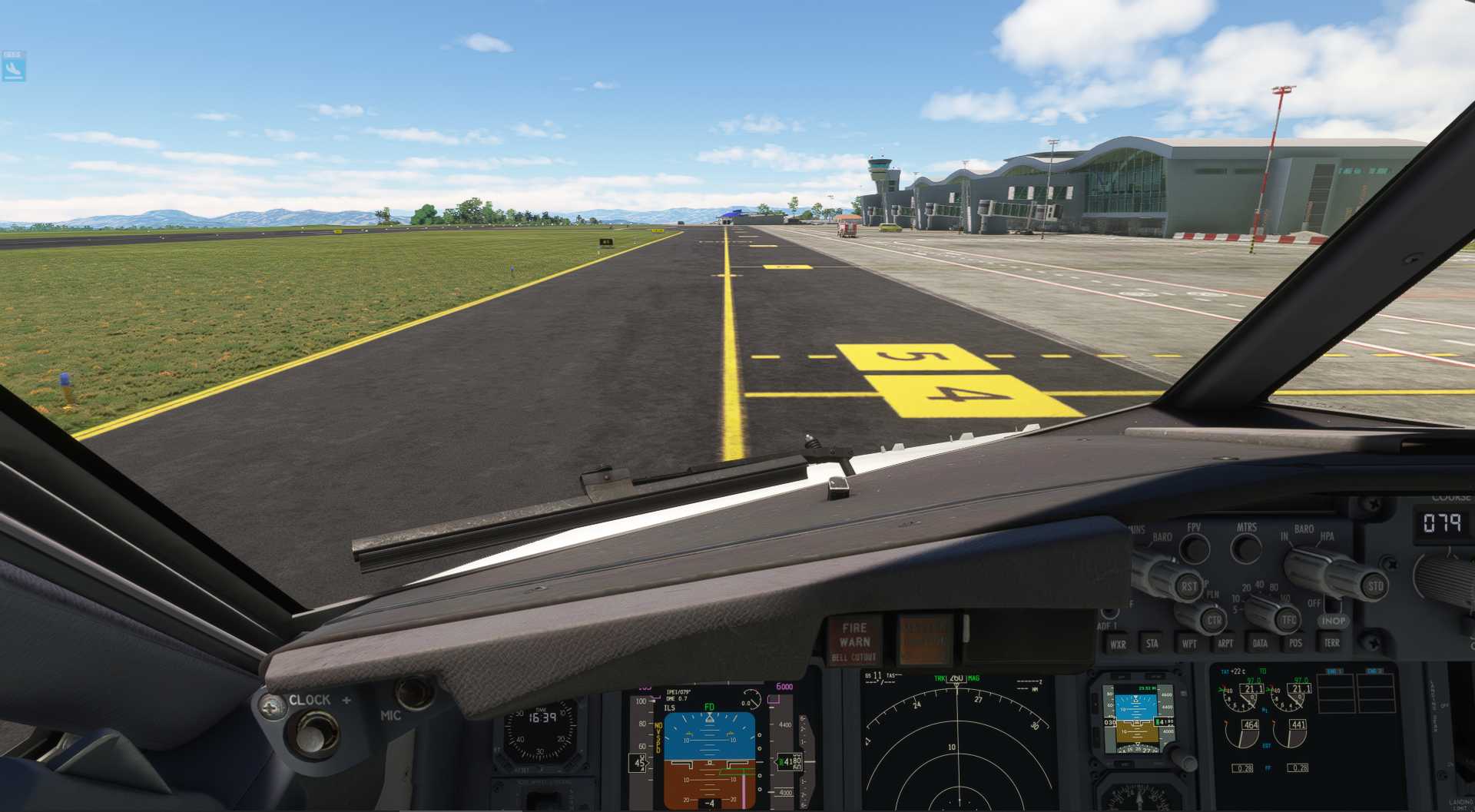Screen dimensions: 1475x812
Task: Center the map with CTR knob
Action: click(1213, 620)
